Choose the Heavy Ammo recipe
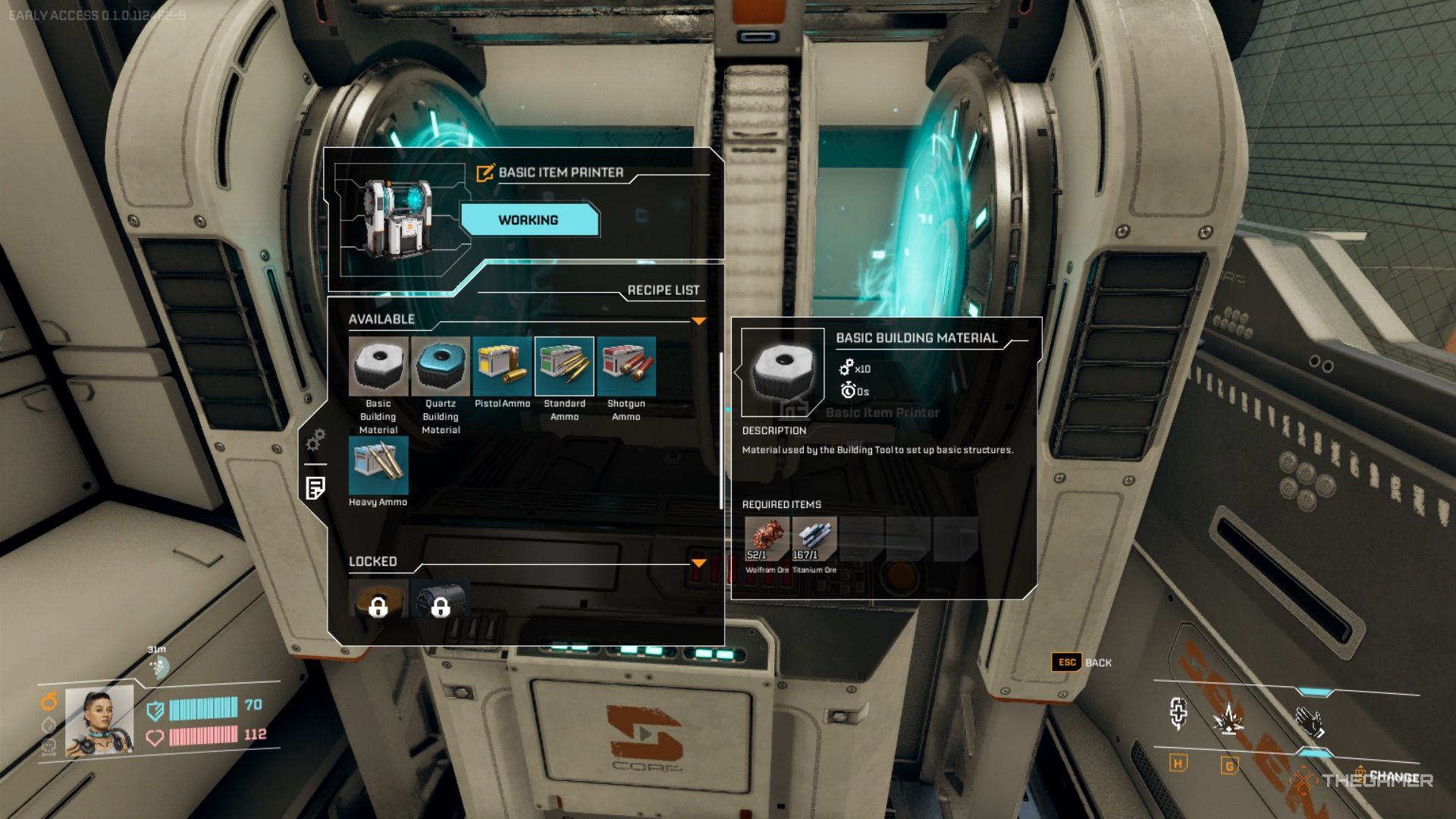Screen dimensions: 1456x819 click(x=378, y=466)
